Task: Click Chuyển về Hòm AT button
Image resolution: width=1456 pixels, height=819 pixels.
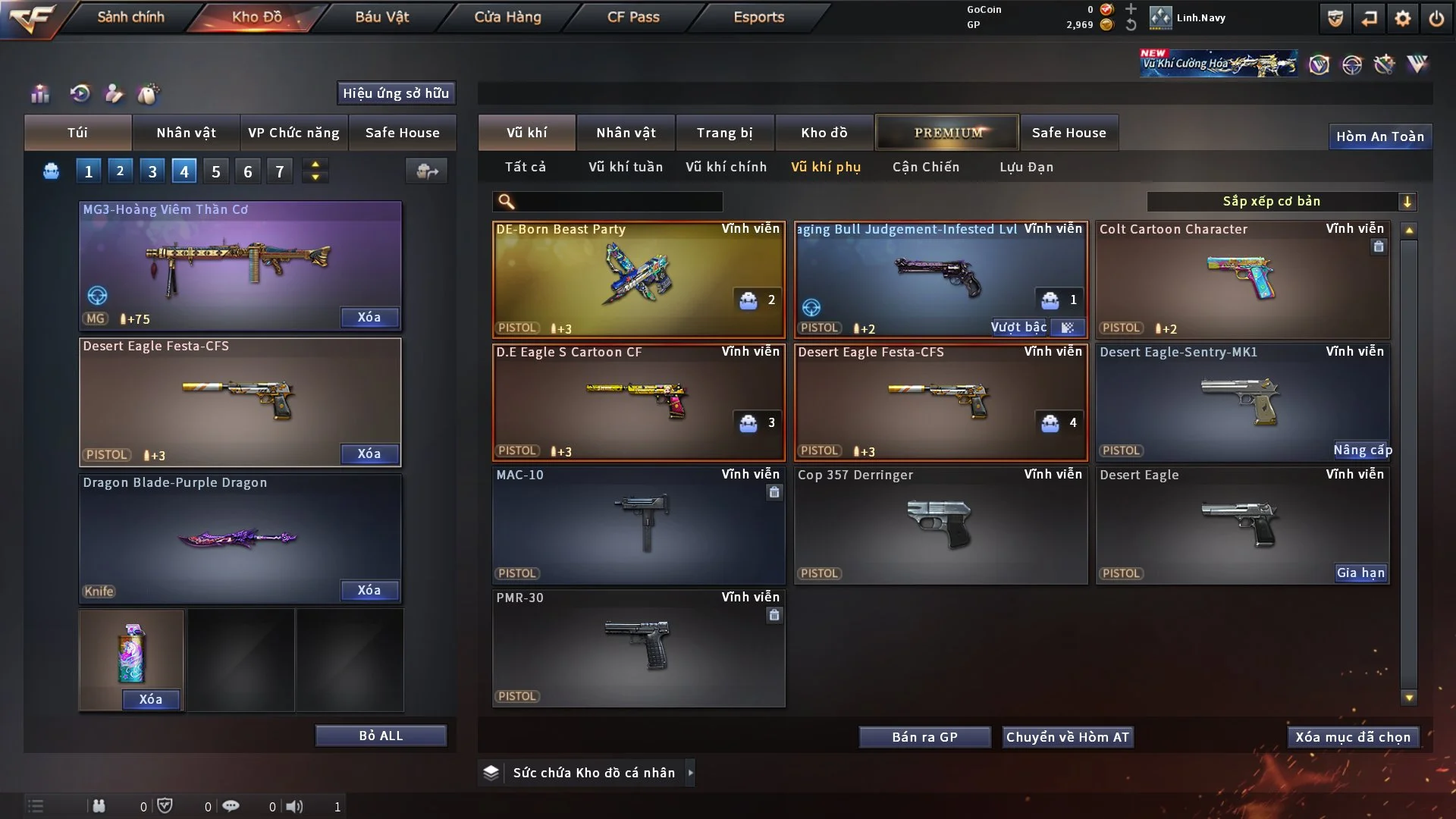Action: pos(1068,737)
